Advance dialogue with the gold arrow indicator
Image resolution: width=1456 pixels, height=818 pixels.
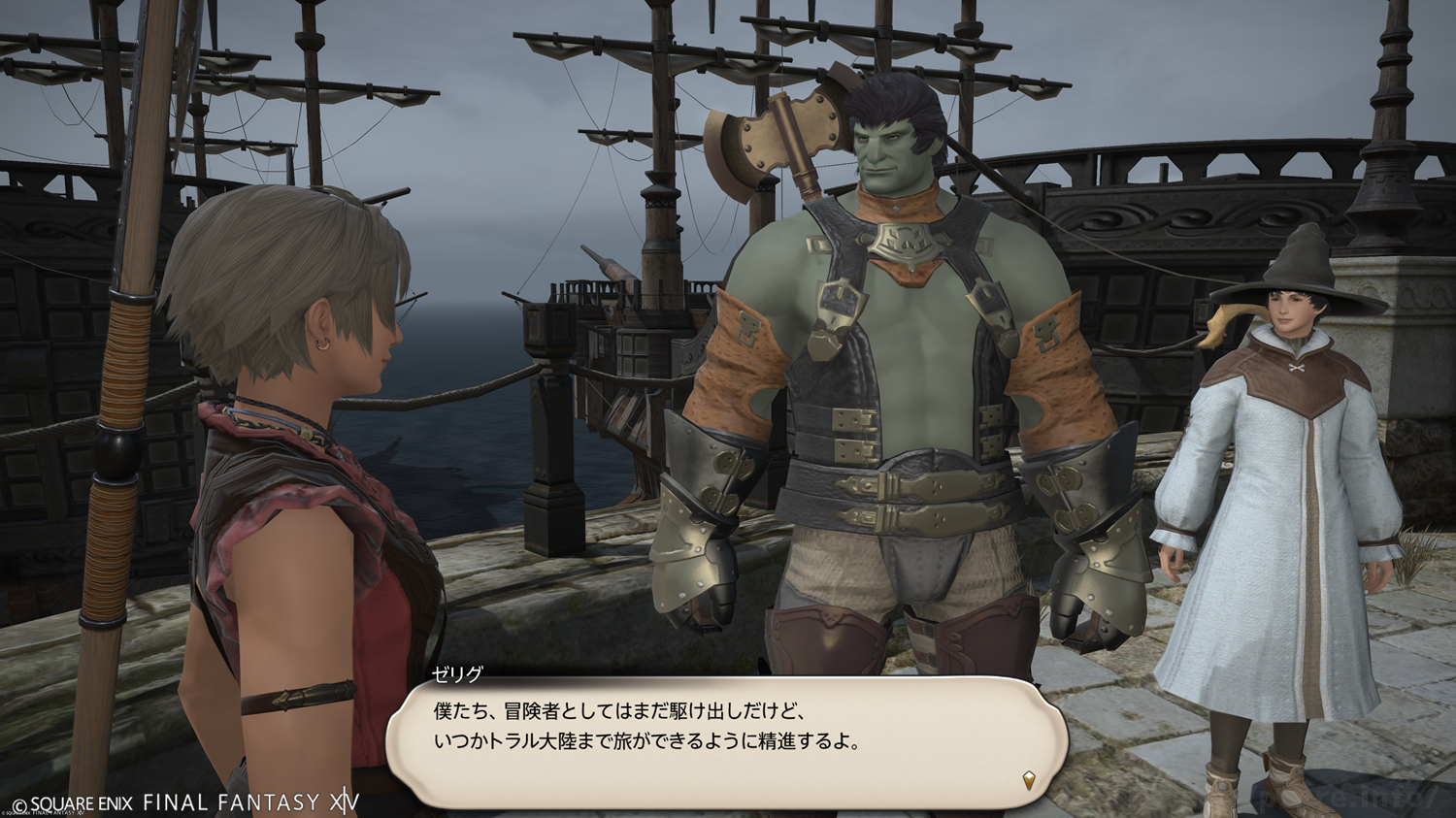coord(1029,779)
